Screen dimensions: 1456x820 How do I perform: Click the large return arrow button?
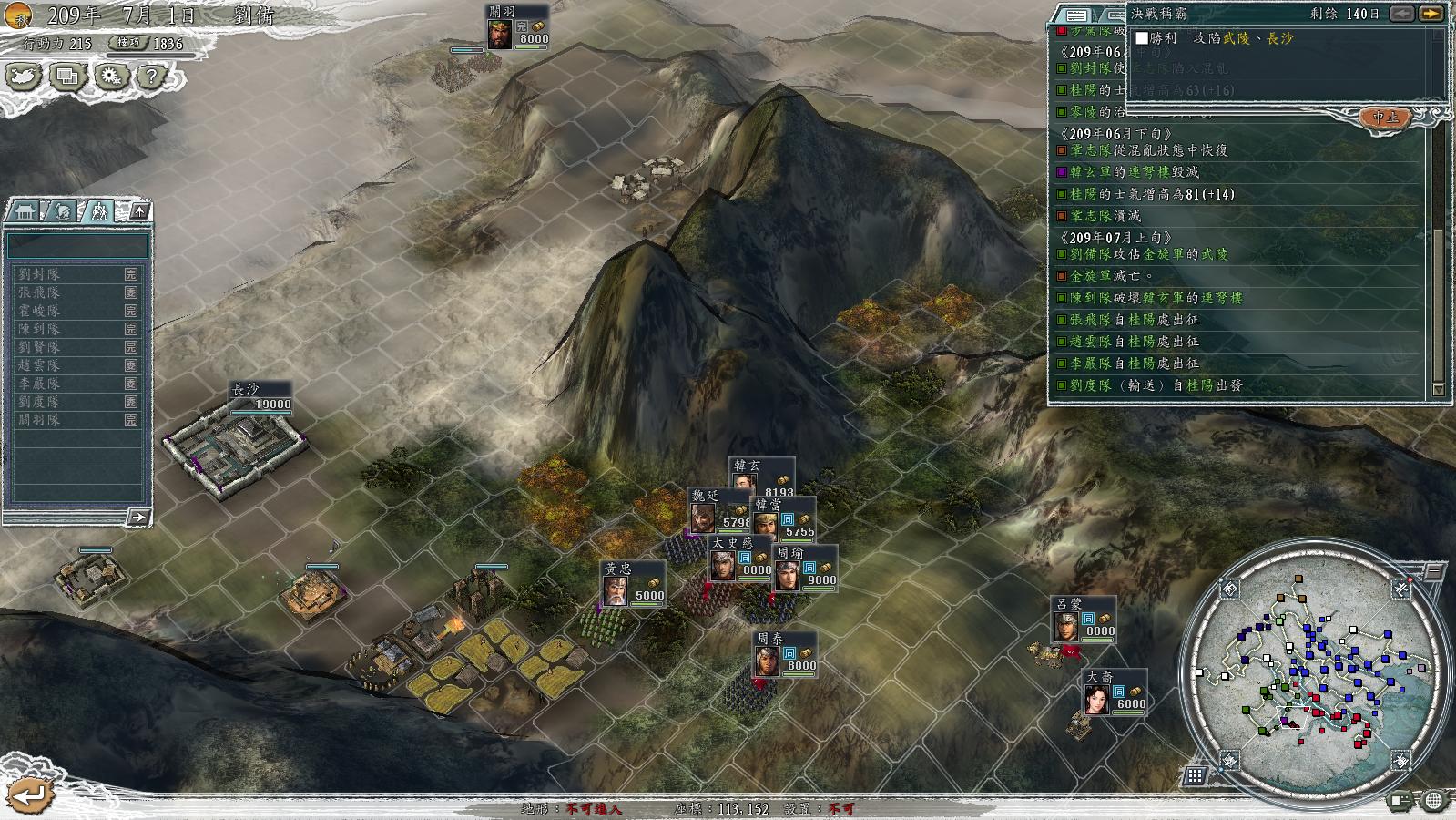tap(30, 794)
